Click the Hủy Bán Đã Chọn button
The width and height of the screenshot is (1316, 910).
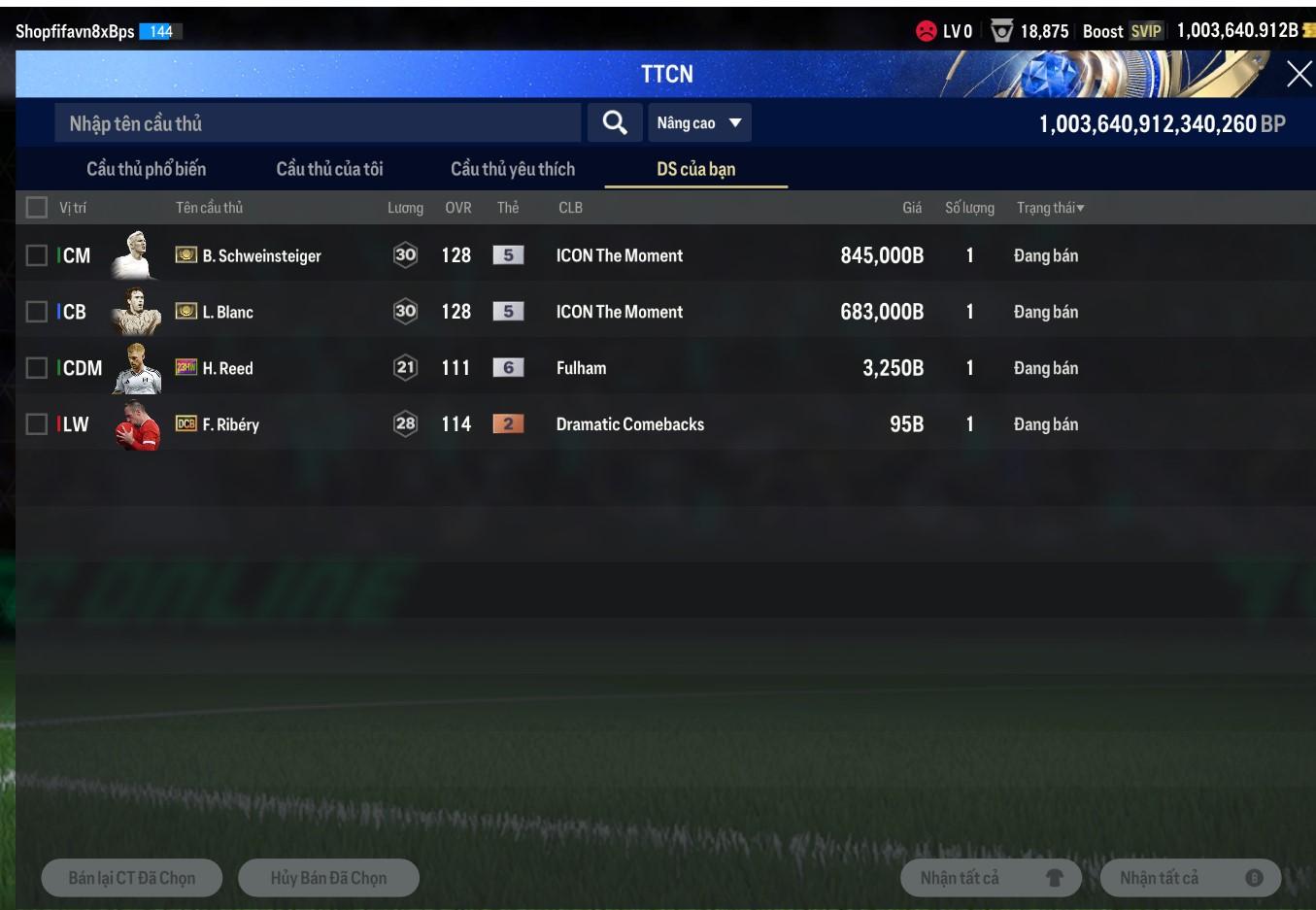pos(328,878)
